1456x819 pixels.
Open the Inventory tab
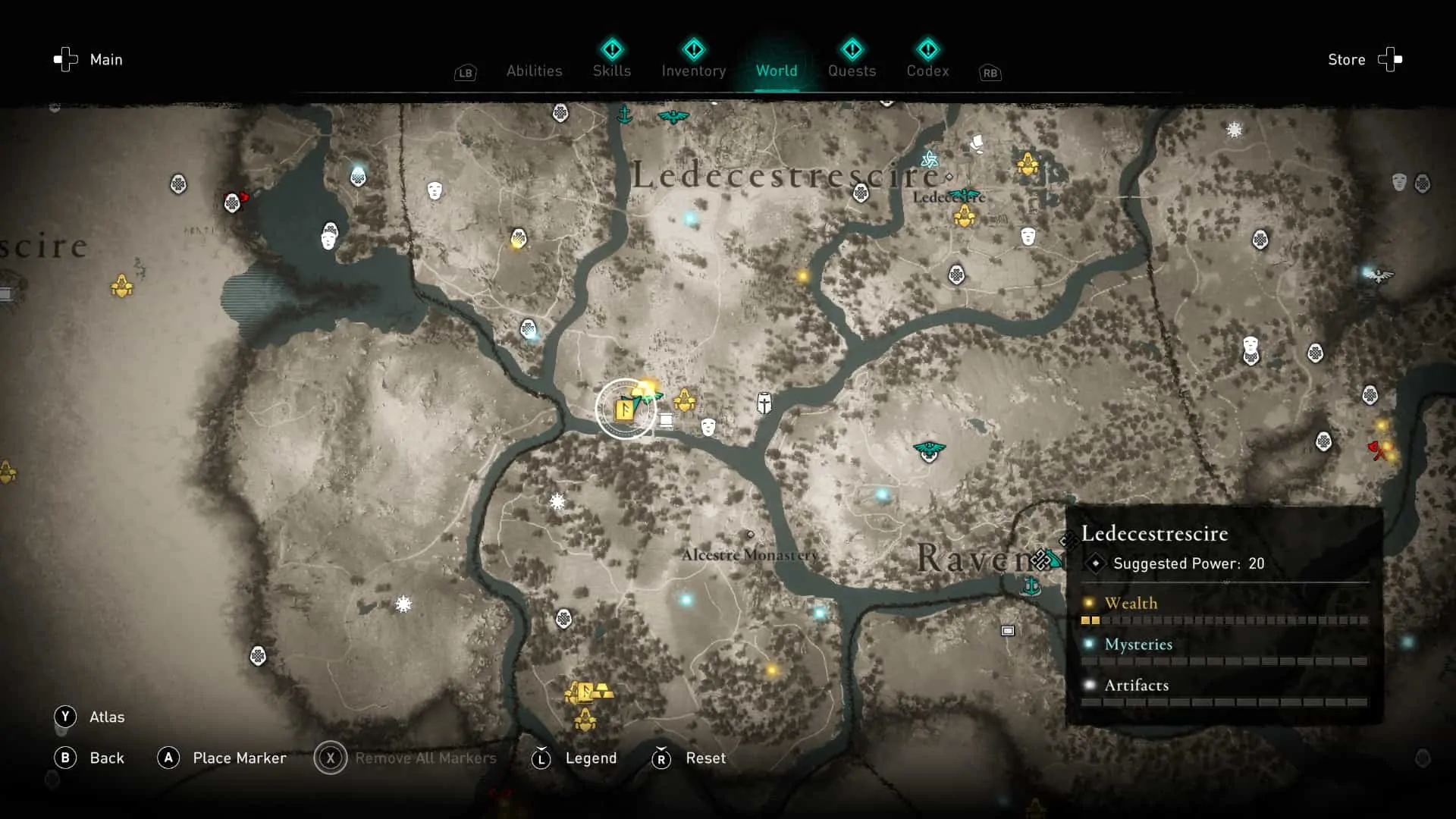(x=693, y=71)
